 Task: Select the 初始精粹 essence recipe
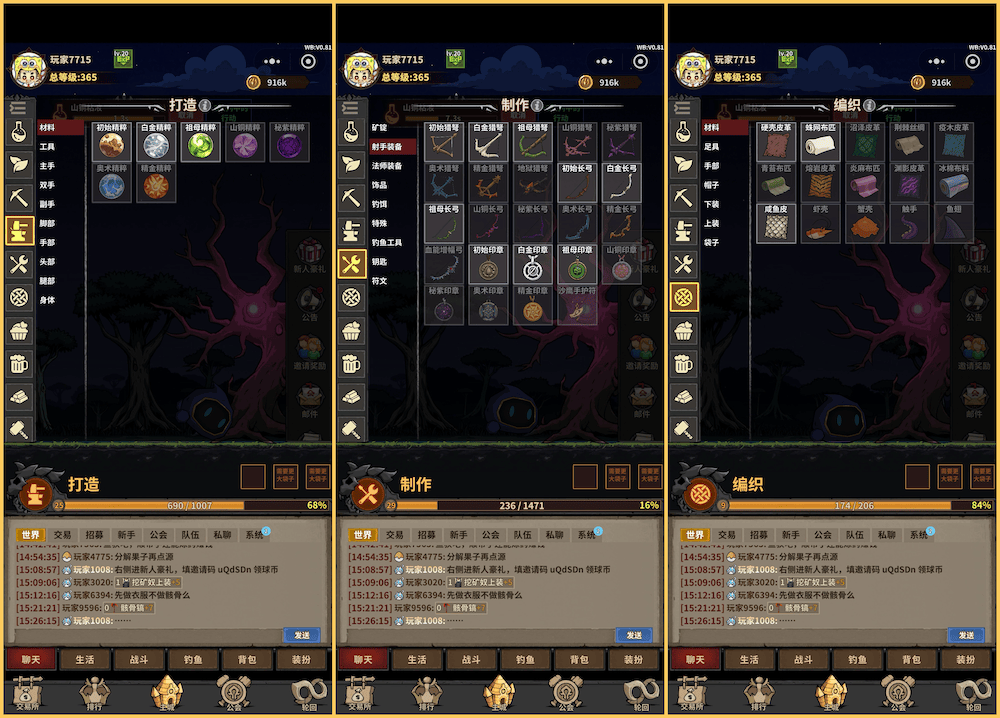(112, 144)
